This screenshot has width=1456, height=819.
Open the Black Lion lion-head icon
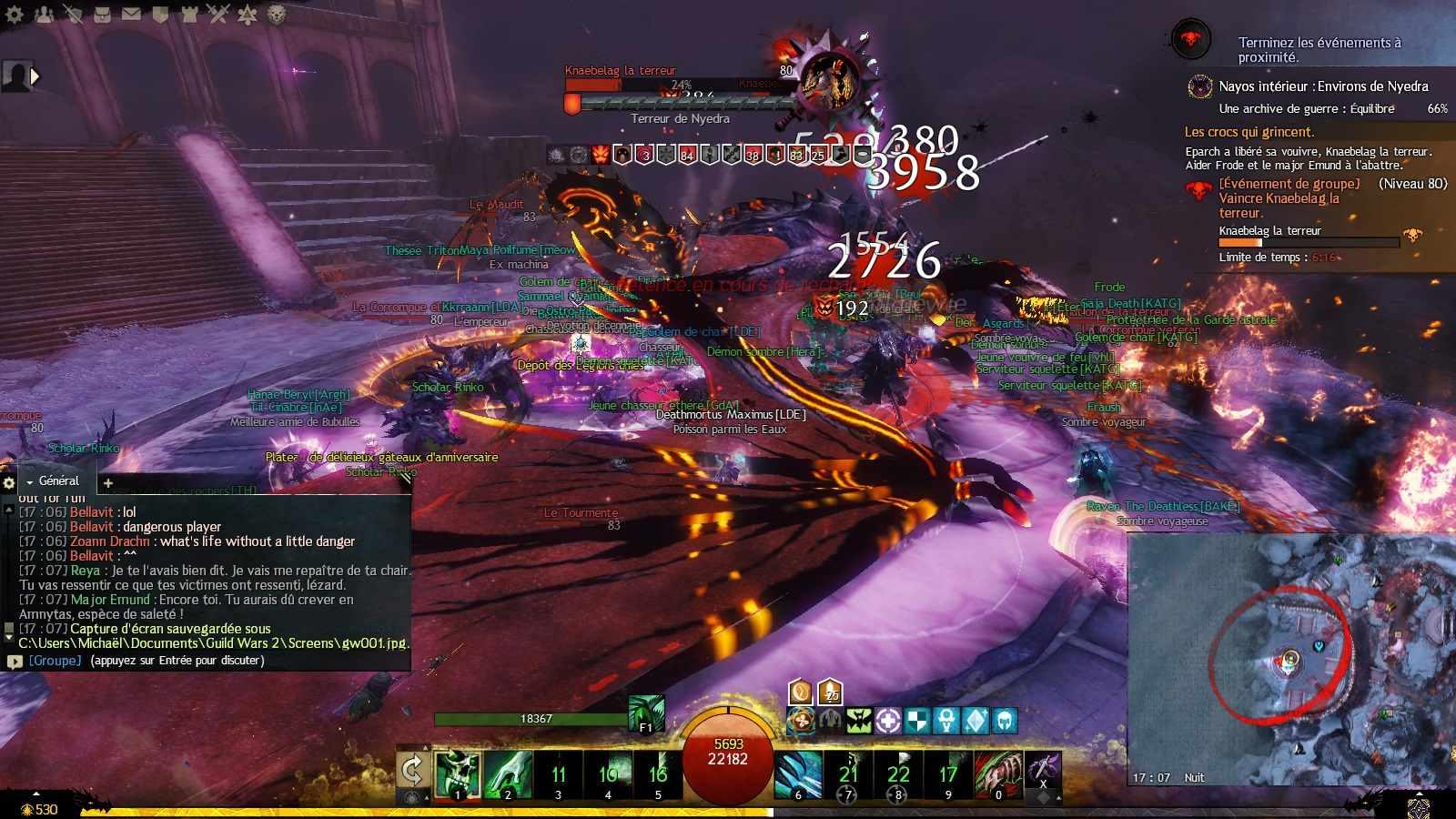pos(277,14)
